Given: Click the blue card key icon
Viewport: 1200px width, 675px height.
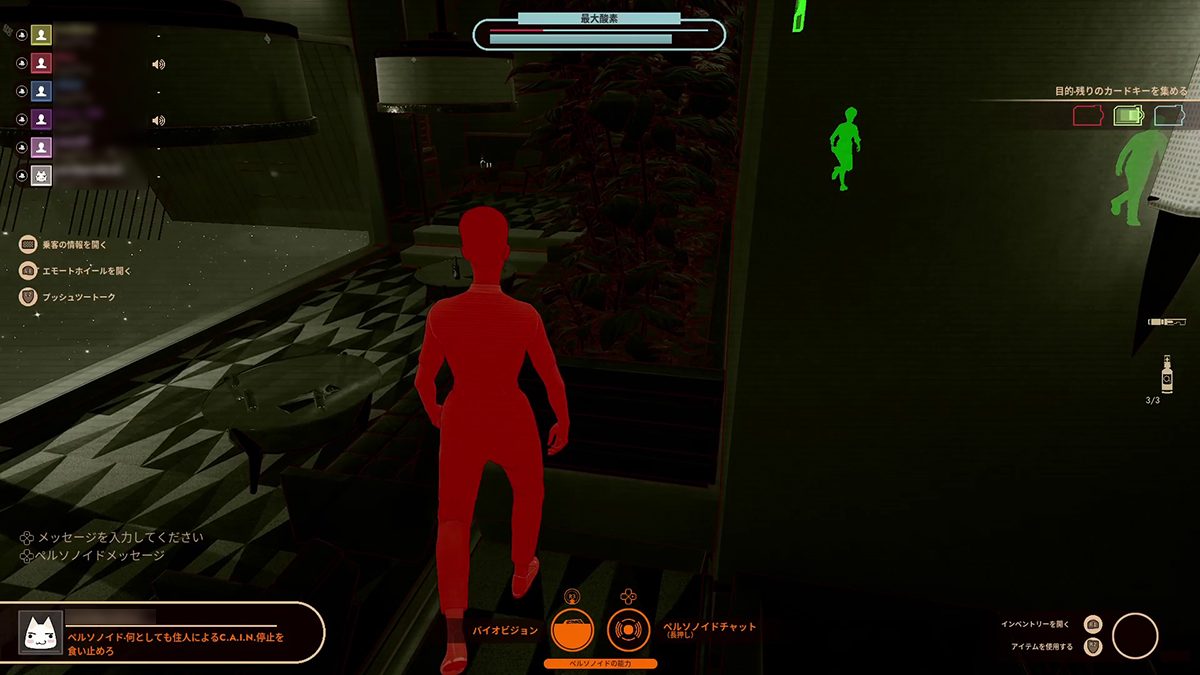Looking at the screenshot, I should (1169, 116).
